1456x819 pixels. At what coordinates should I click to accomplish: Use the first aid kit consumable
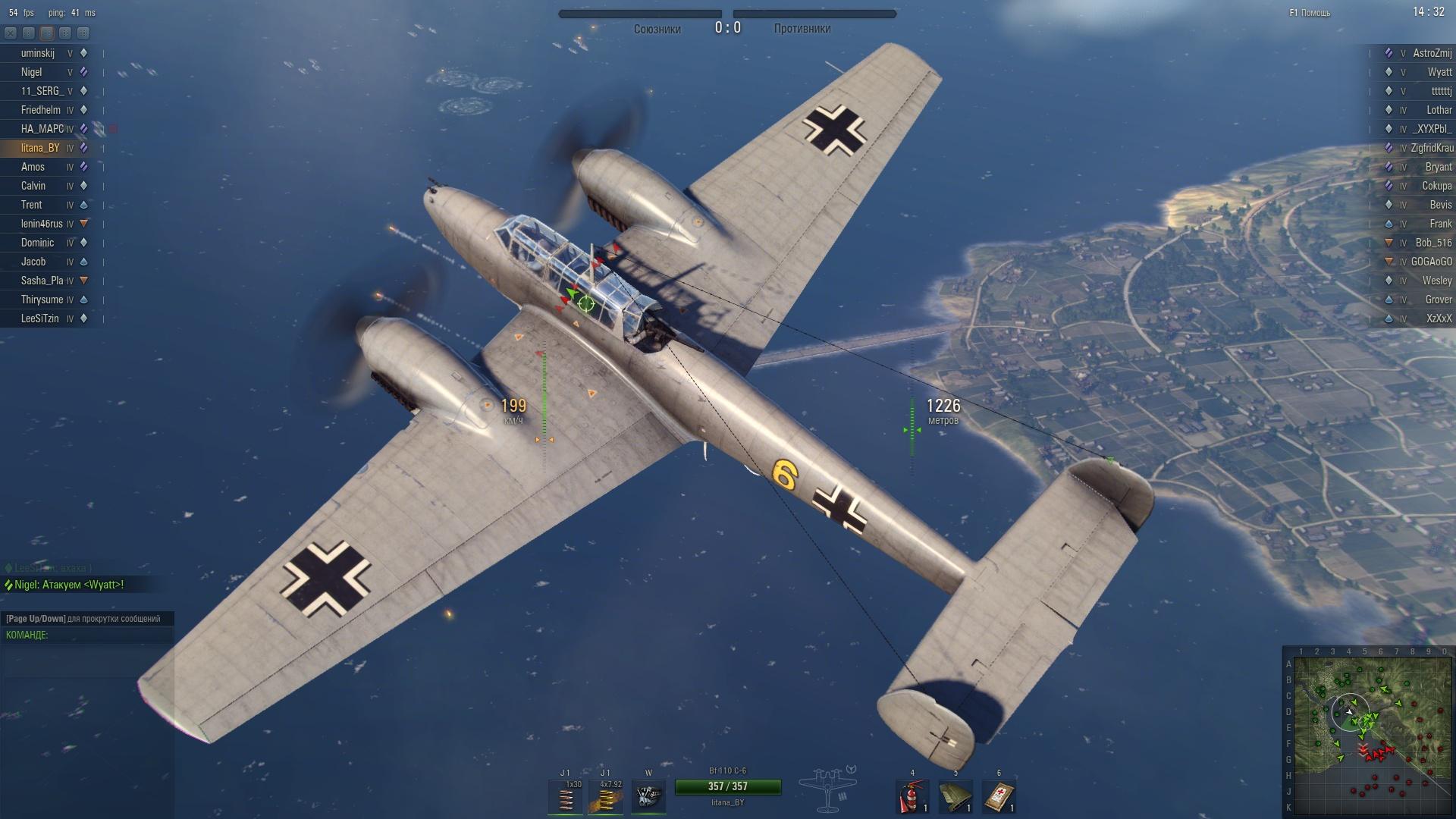[999, 798]
